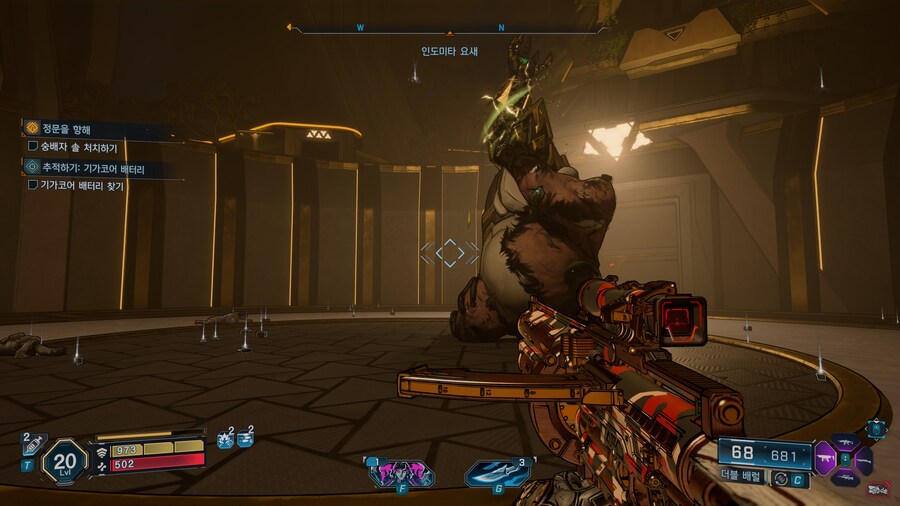The height and width of the screenshot is (506, 900).
Task: Use the repair kit syringe icon
Action: [31, 443]
